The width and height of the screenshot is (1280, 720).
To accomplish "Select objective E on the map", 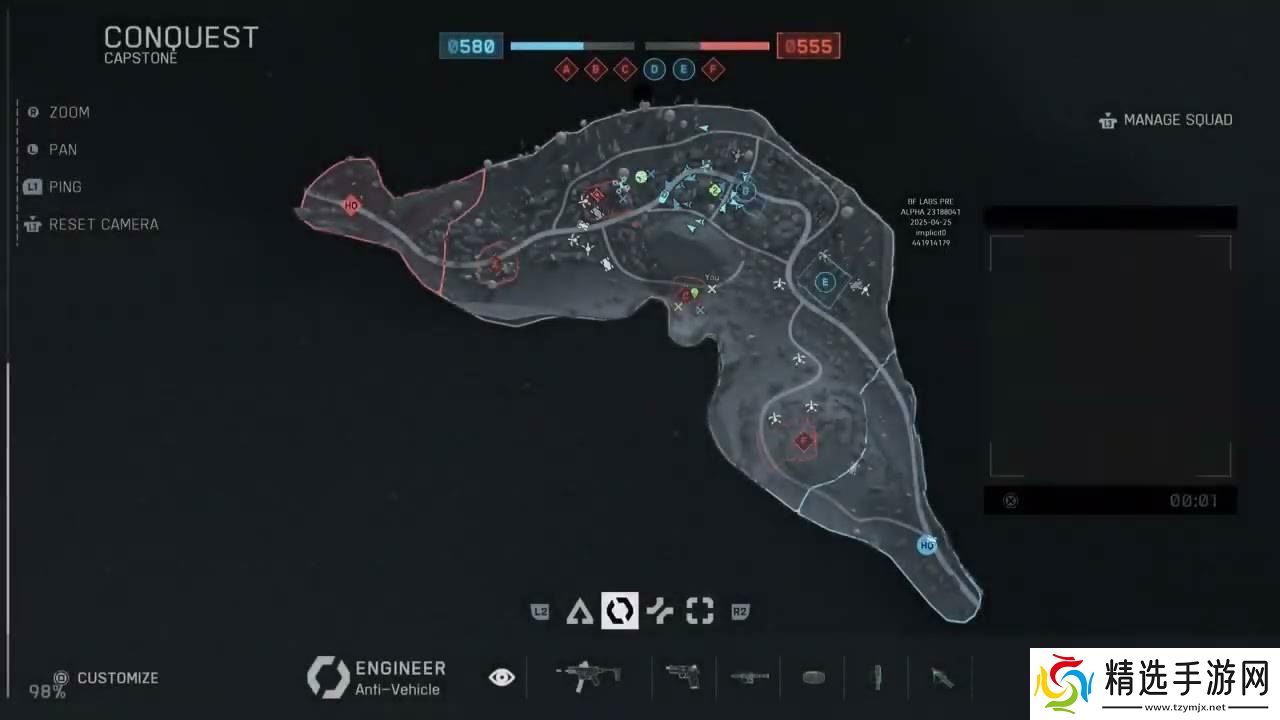I will 825,282.
